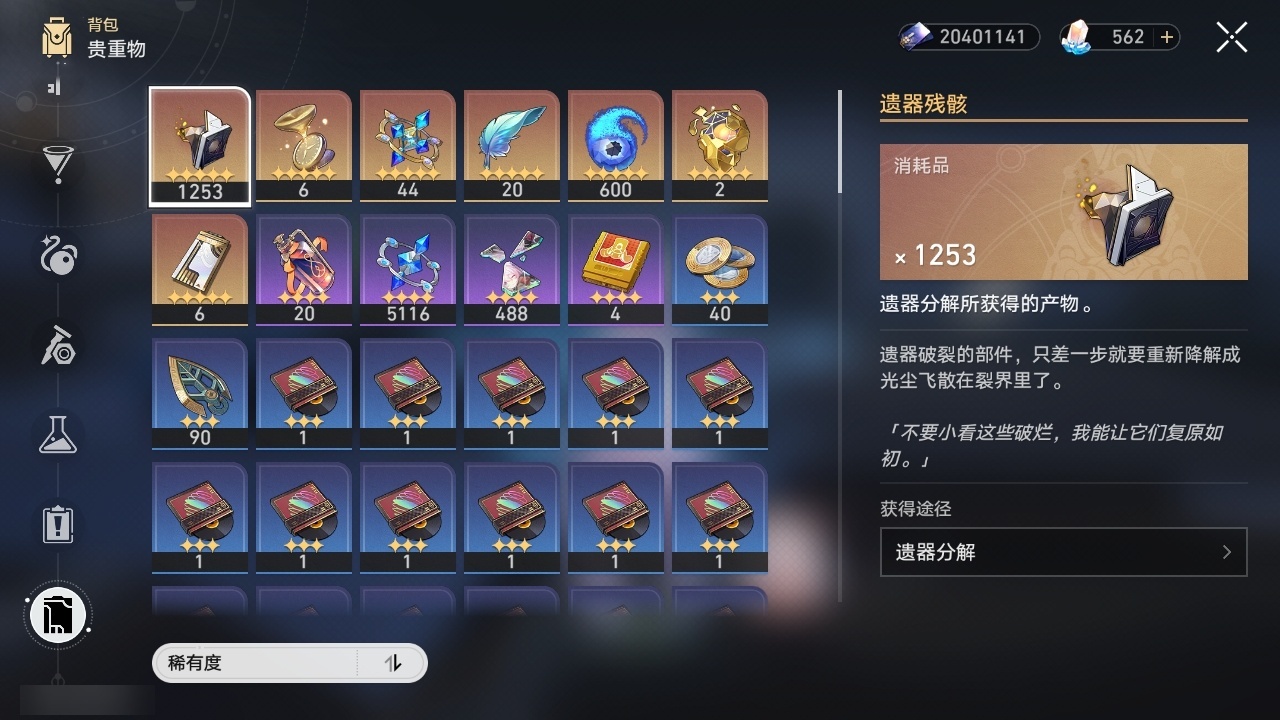This screenshot has width=1280, height=720.
Task: Select the highlighted valuables tab at sidebar bottom
Action: coord(57,615)
